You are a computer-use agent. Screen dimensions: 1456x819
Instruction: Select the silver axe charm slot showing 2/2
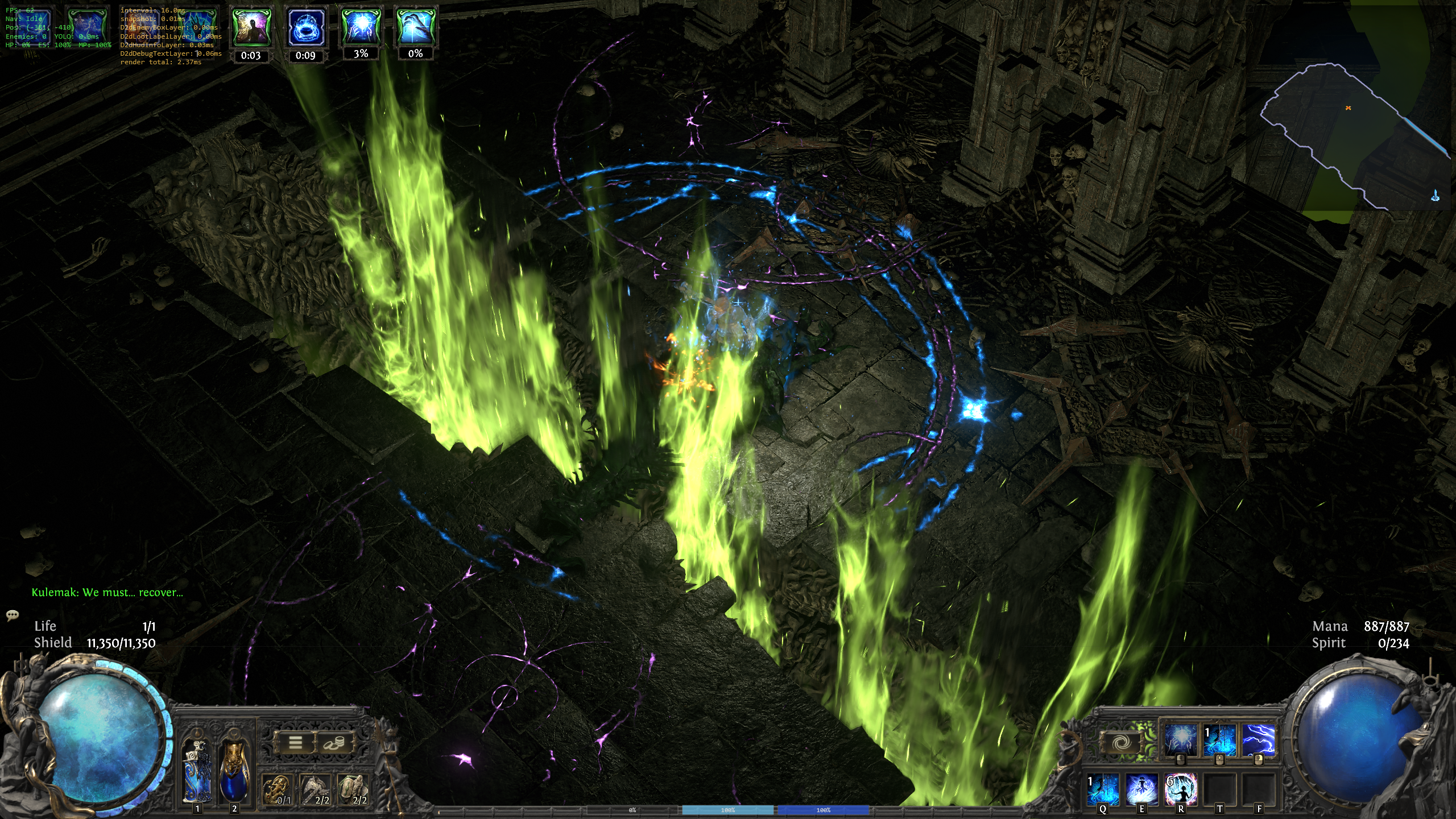[316, 789]
